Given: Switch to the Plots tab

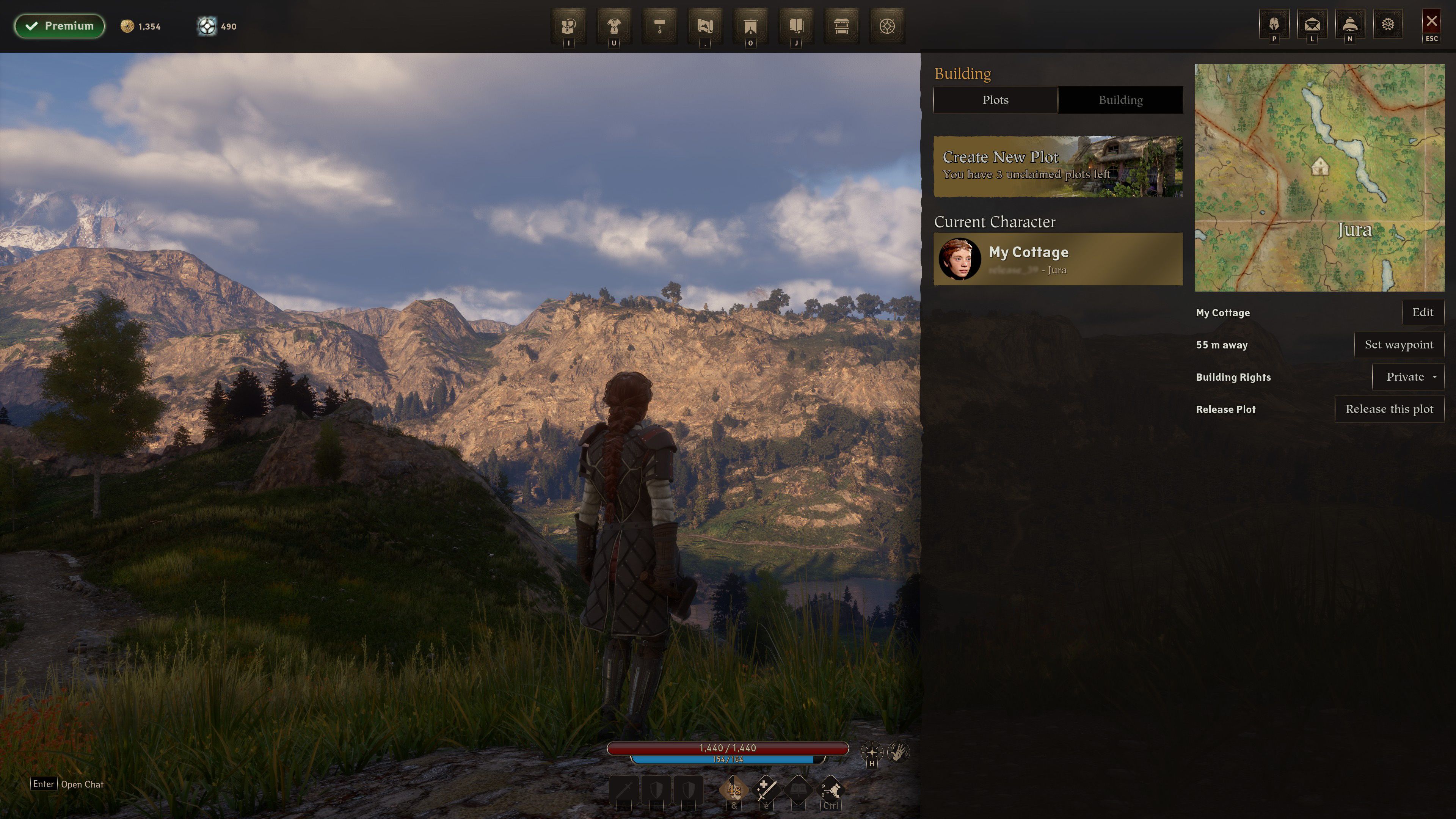Looking at the screenshot, I should pyautogui.click(x=995, y=100).
